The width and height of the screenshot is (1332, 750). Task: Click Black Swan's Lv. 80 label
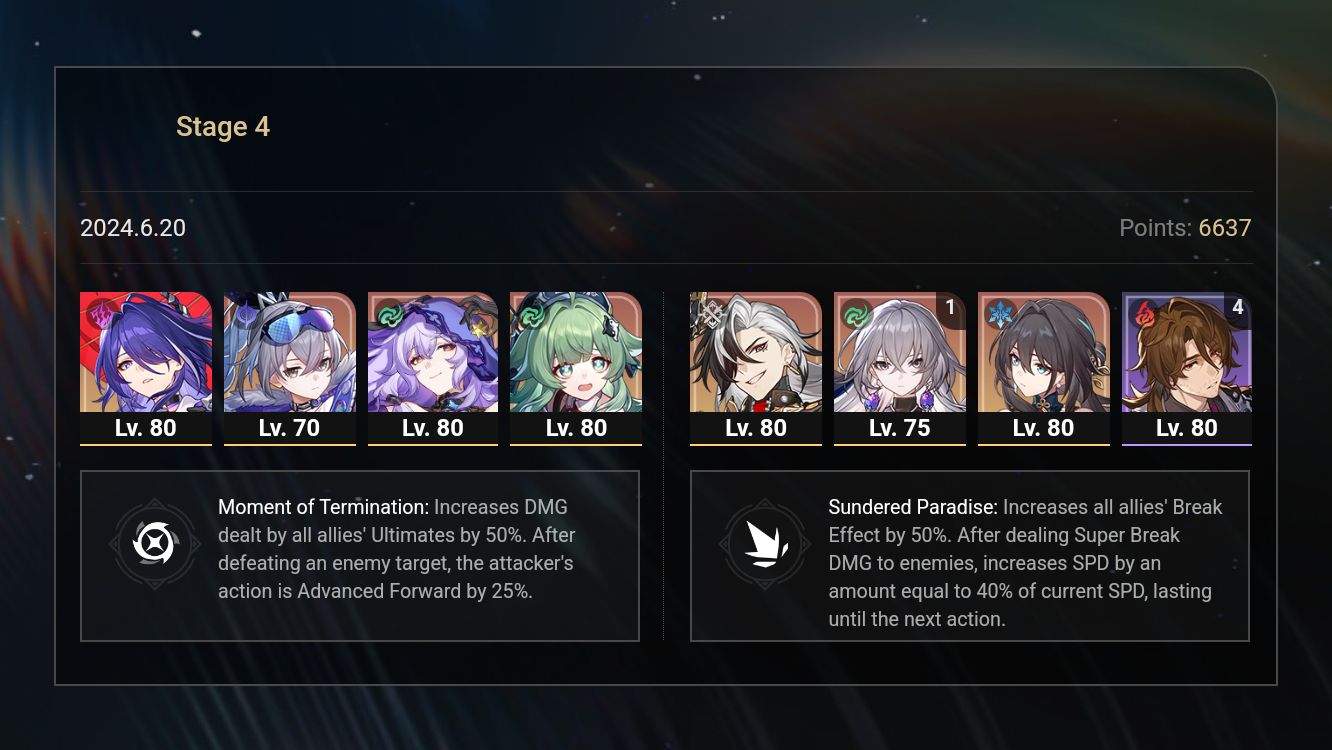click(x=433, y=427)
